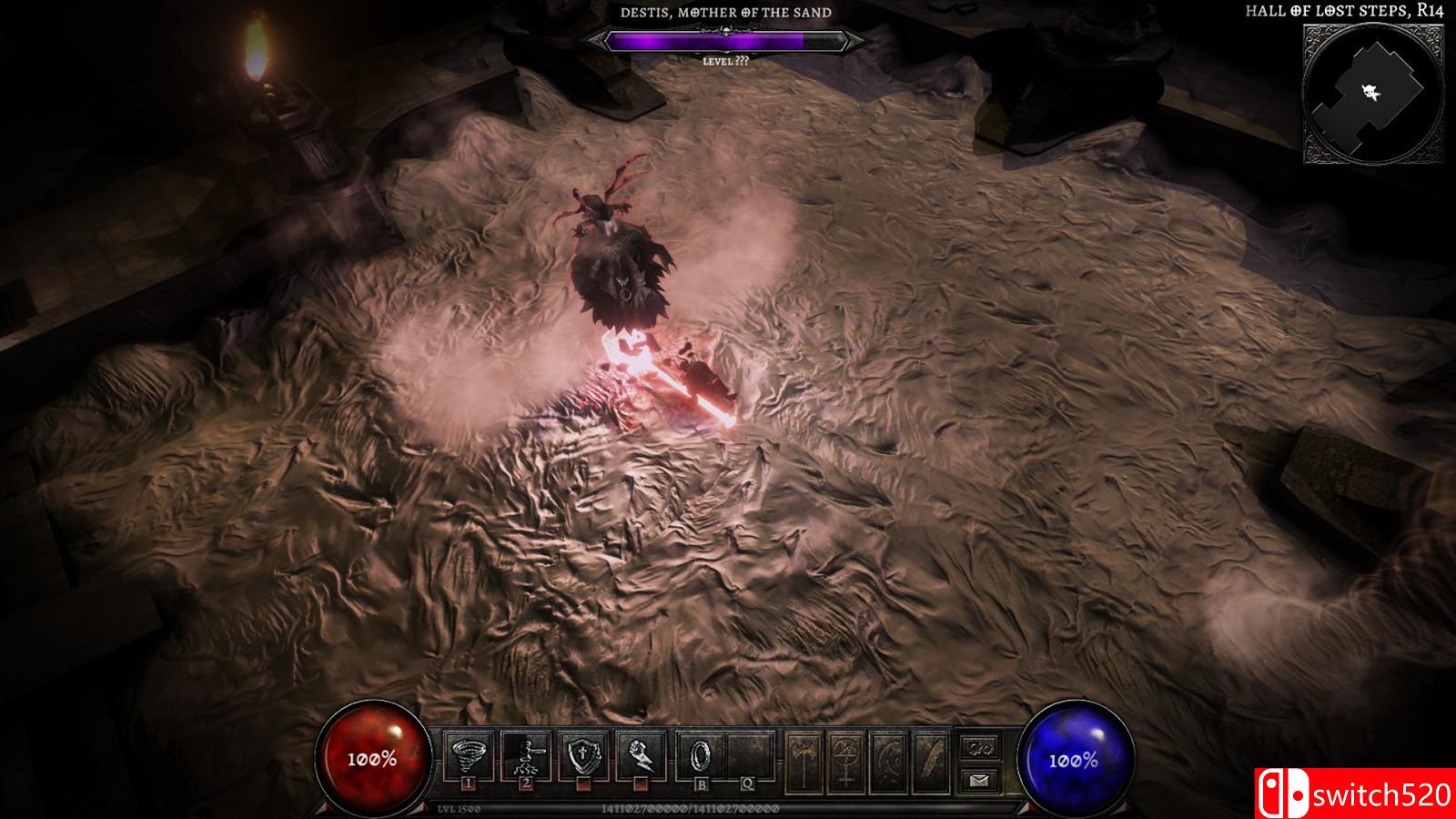
Task: Open the envelope mail button
Action: 980,779
